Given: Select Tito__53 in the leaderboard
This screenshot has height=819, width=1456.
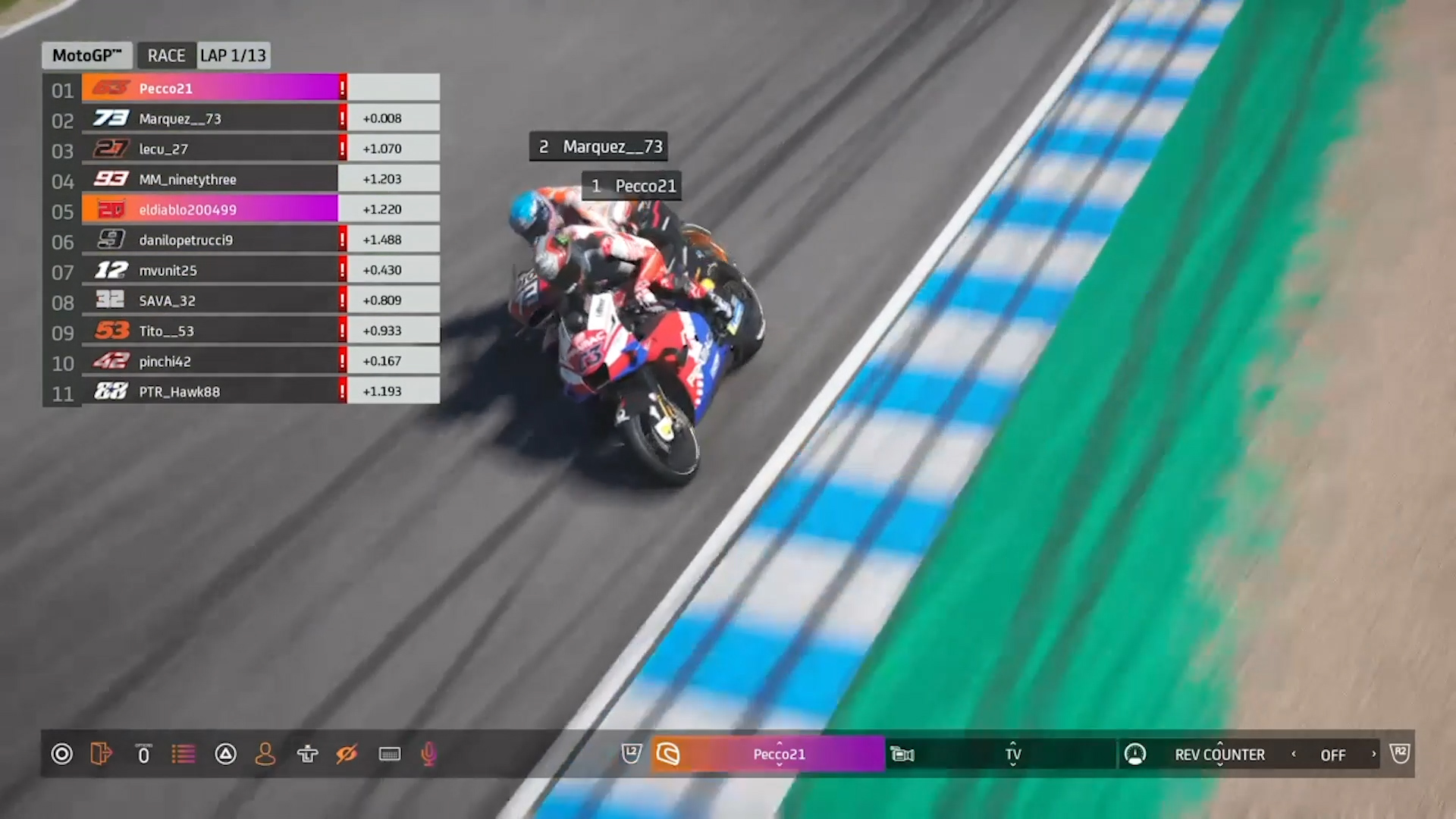Looking at the screenshot, I should [212, 331].
